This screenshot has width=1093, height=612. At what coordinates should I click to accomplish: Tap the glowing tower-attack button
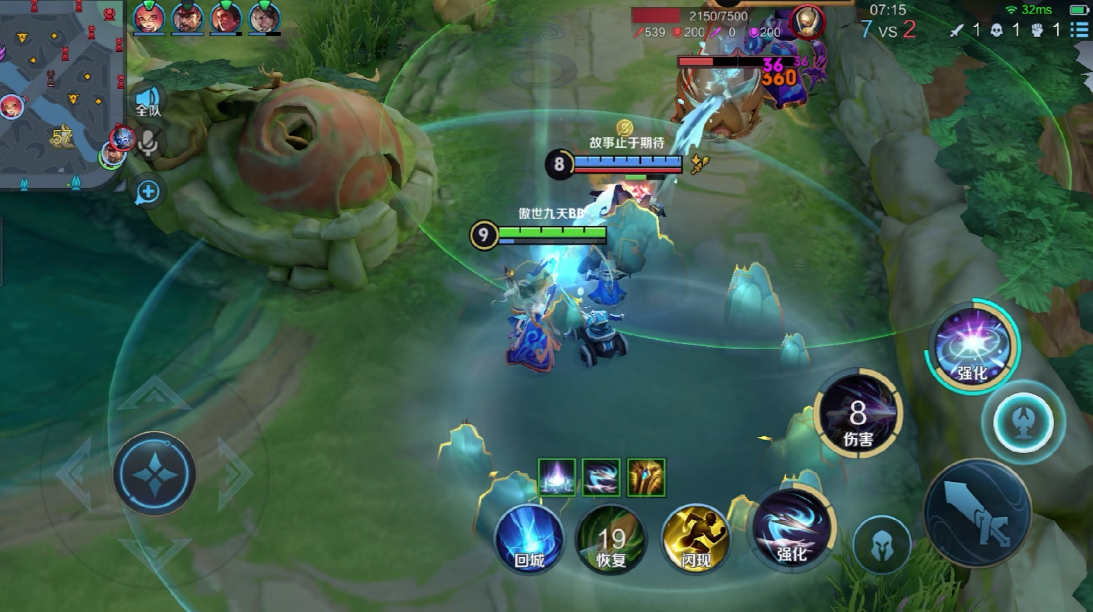pyautogui.click(x=1022, y=418)
